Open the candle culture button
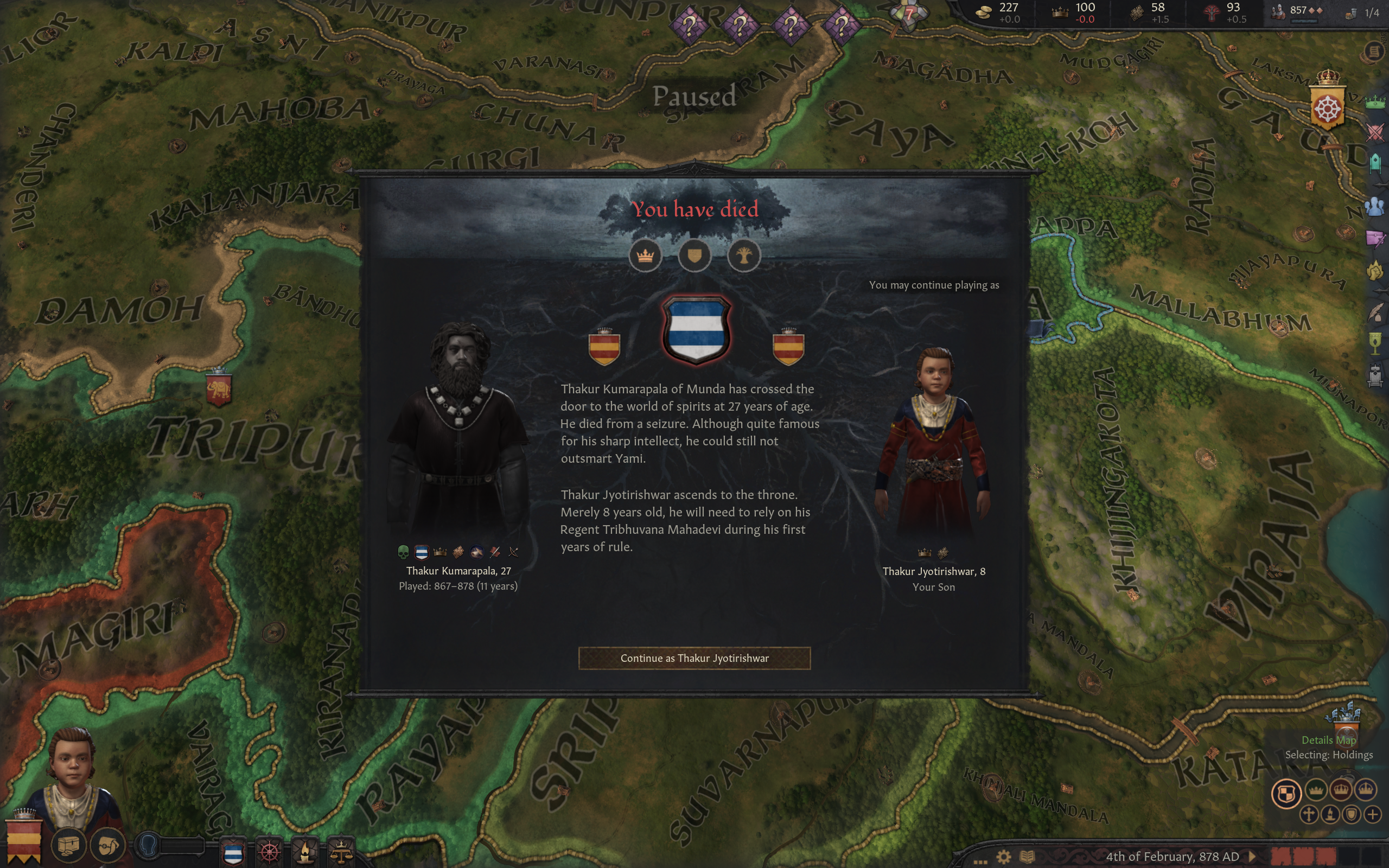The width and height of the screenshot is (1389, 868). point(305,852)
